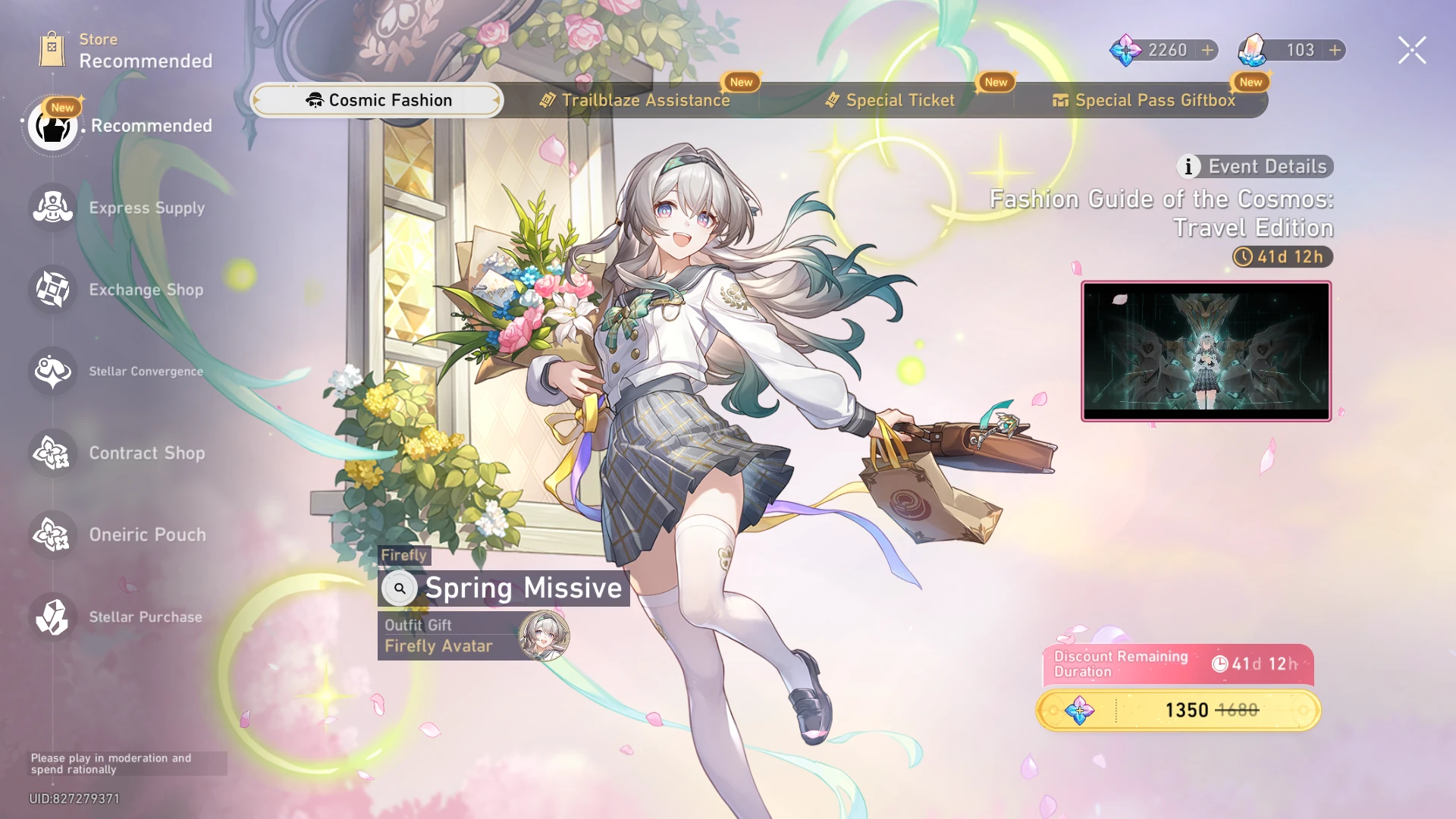Purchase Spring Missive for 1350

click(x=1178, y=711)
